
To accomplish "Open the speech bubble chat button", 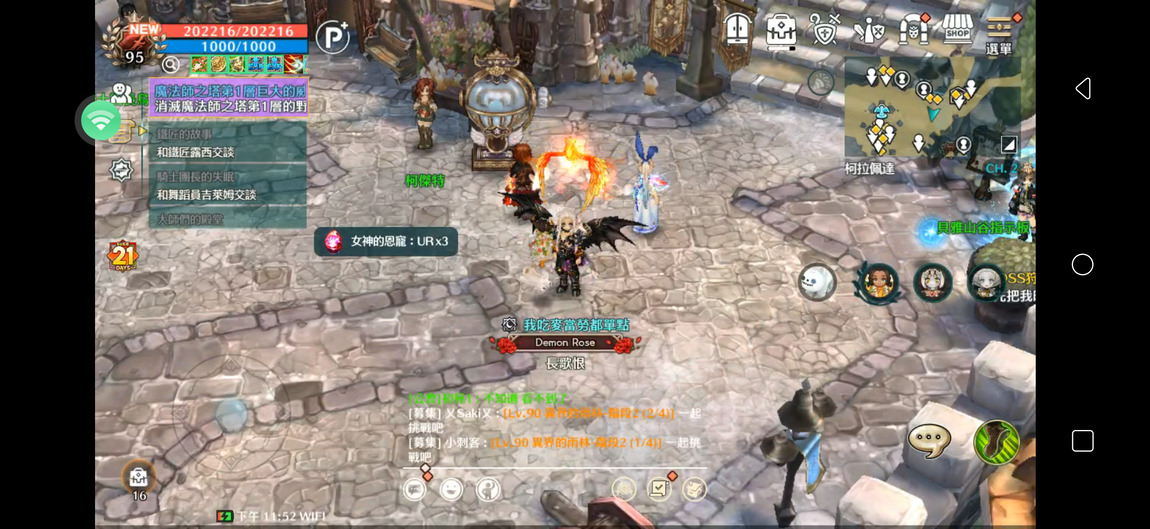I will [928, 440].
